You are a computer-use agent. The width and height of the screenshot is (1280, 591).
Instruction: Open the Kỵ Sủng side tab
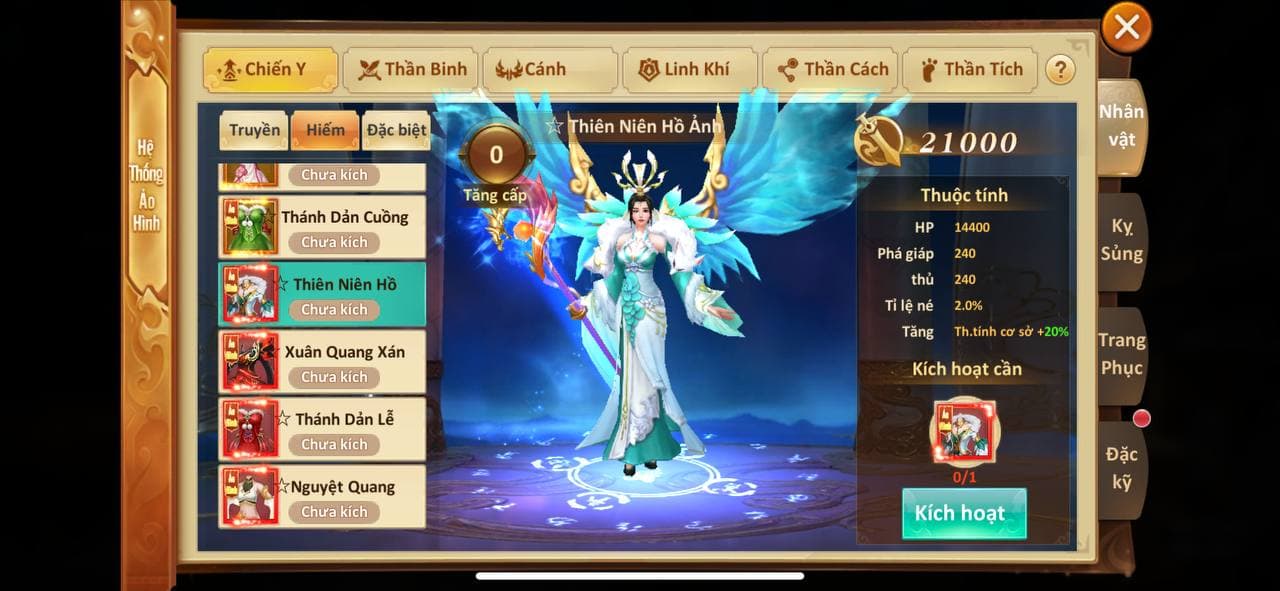(x=1121, y=240)
